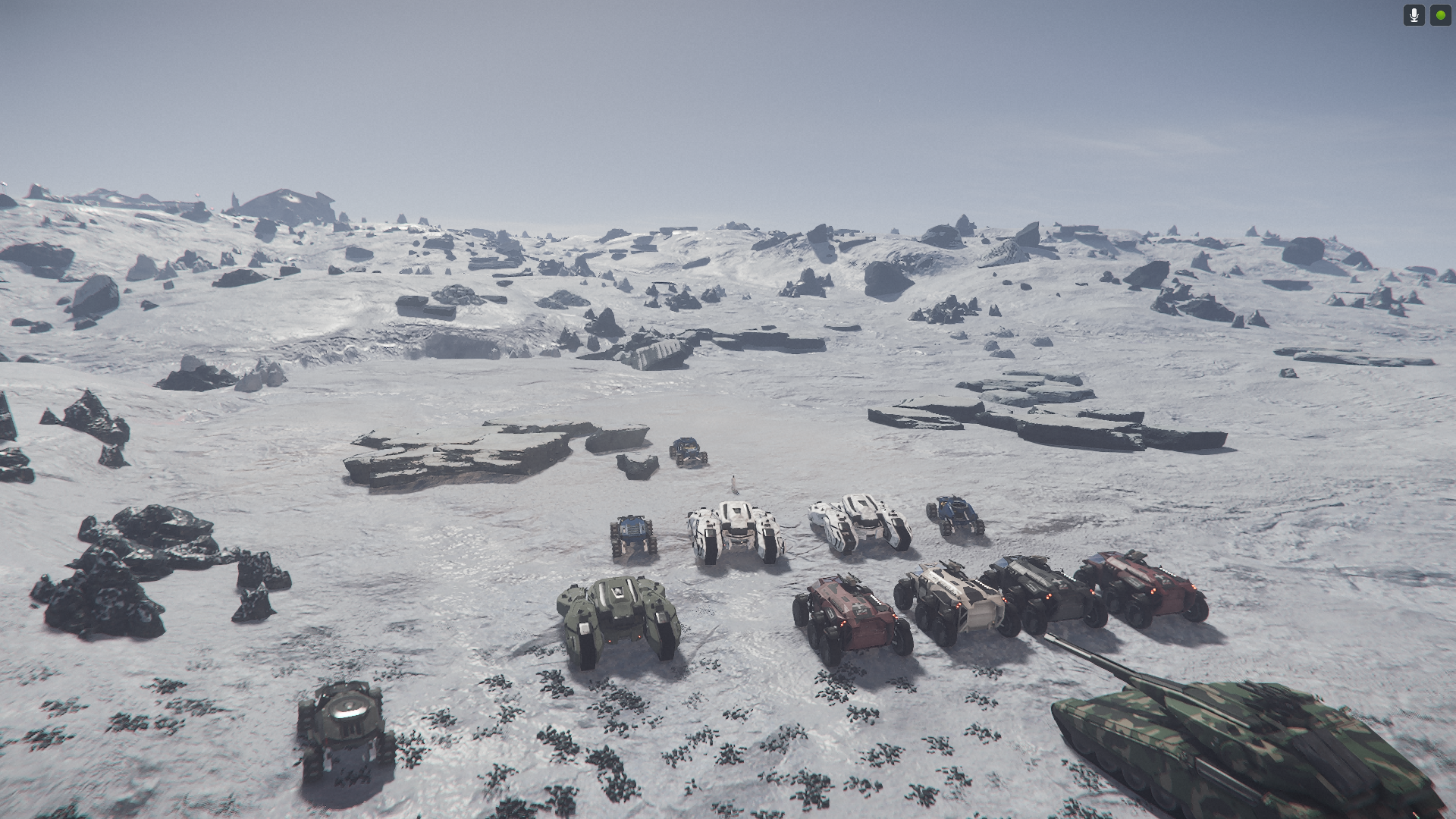Click the green recording status indicator
Viewport: 1456px width, 819px height.
tap(1440, 15)
